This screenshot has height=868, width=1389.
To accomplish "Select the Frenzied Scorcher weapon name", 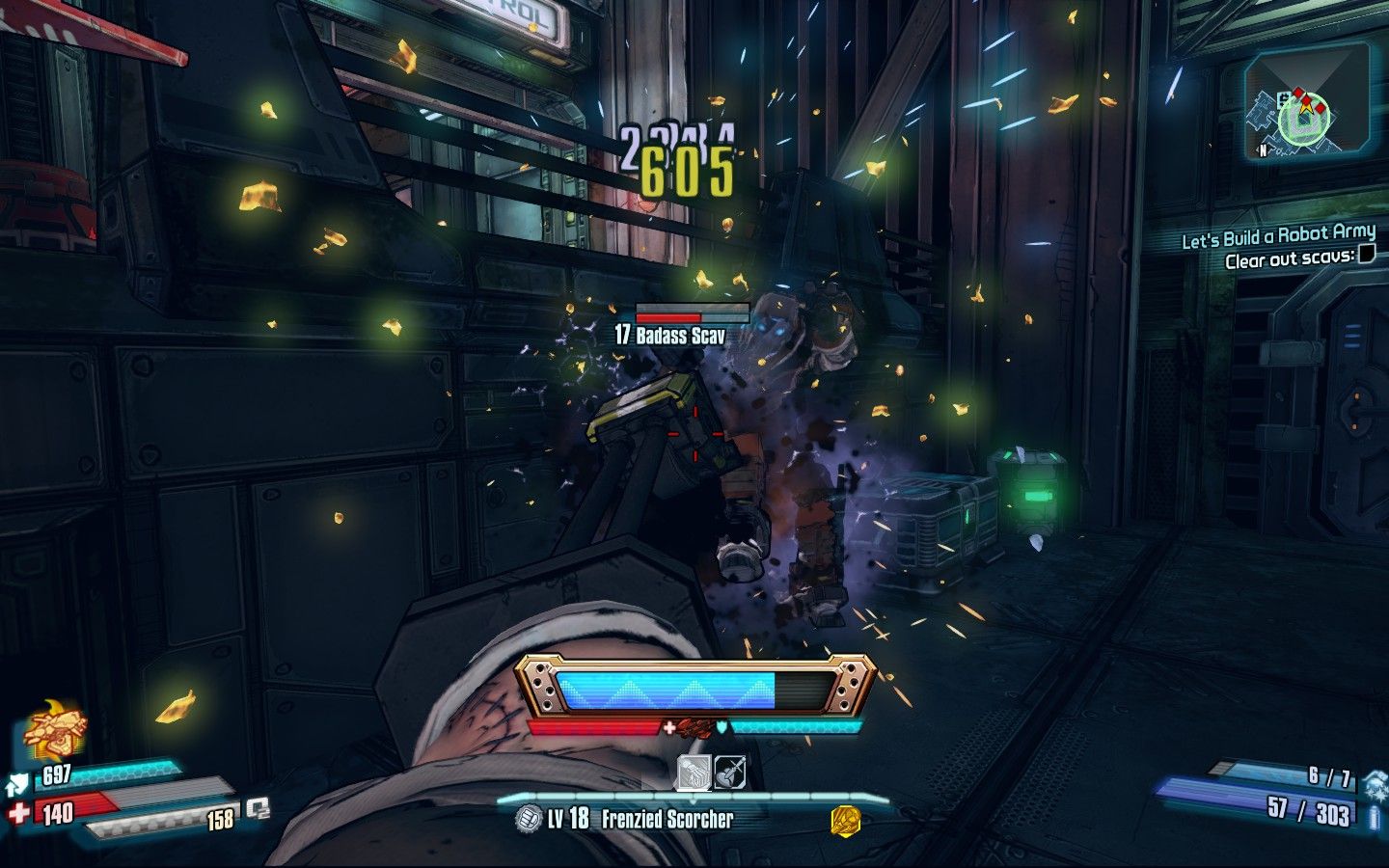I will coord(667,820).
